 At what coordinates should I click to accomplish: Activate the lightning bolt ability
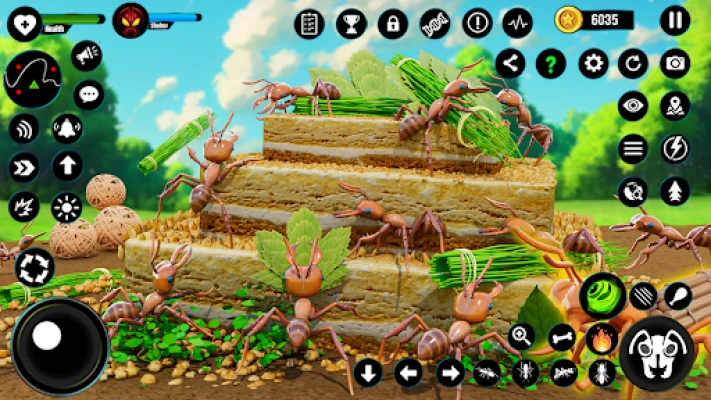[675, 148]
